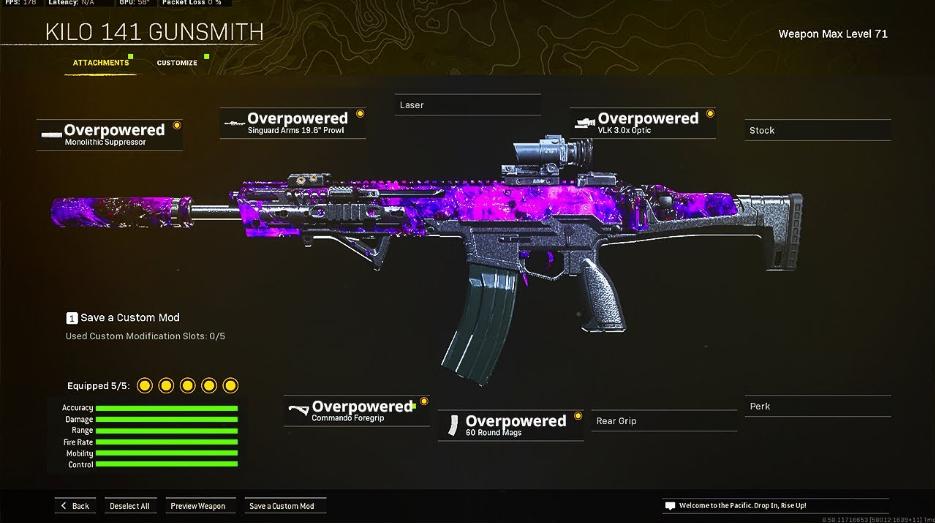This screenshot has width=935, height=524.
Task: Activate the Preview Weapon button
Action: pyautogui.click(x=198, y=506)
